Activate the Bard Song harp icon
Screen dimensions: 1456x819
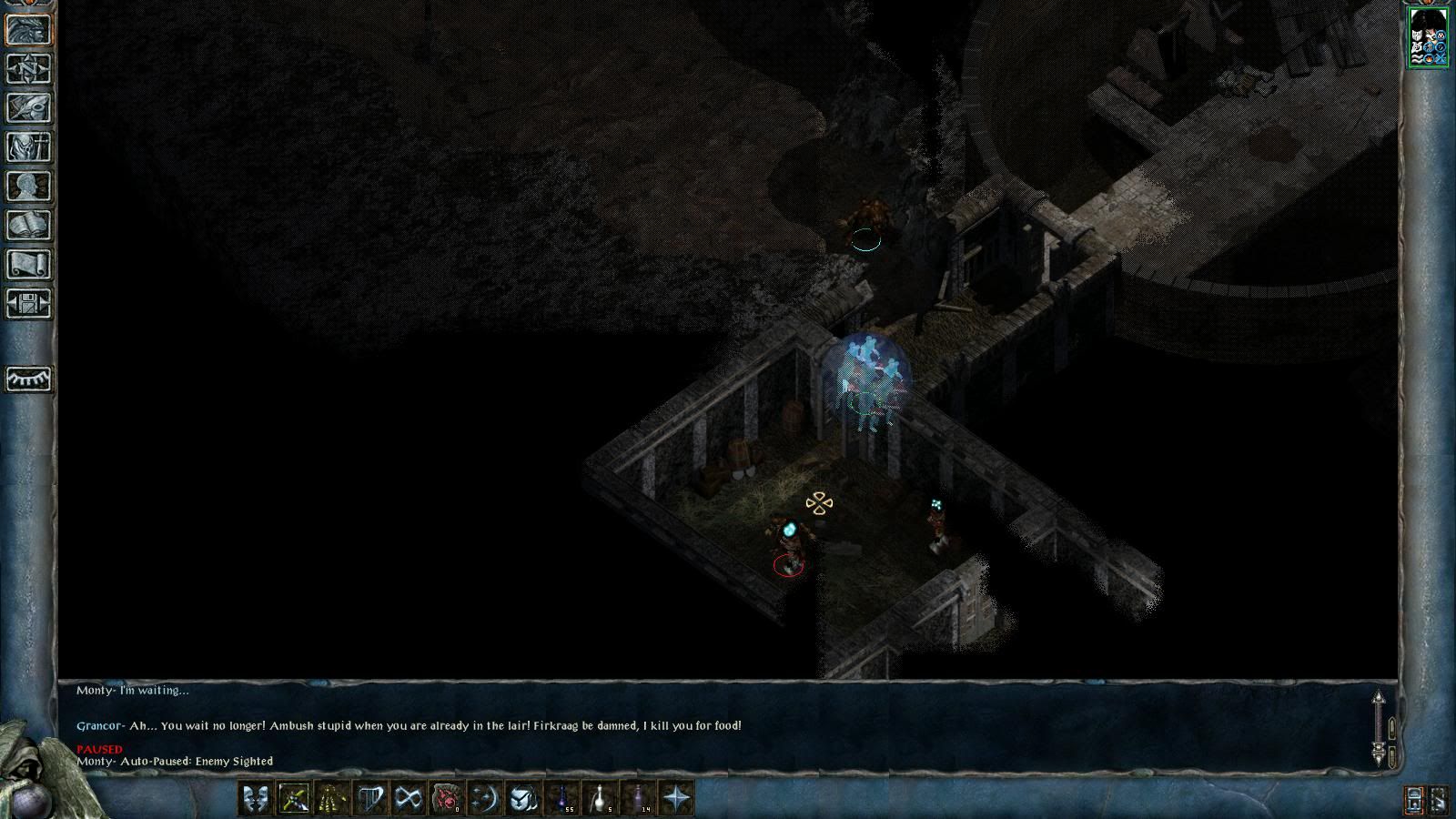tap(370, 798)
